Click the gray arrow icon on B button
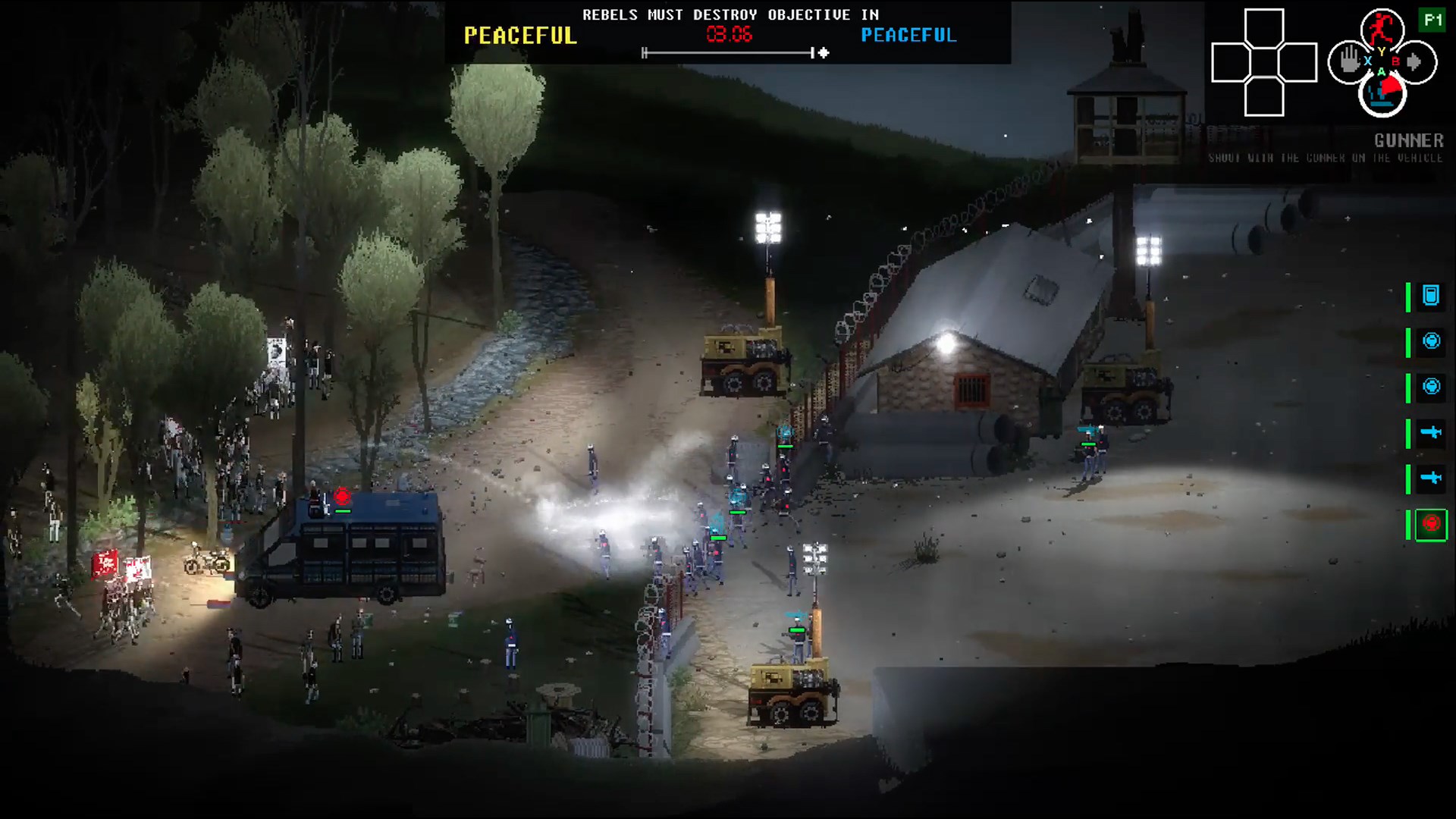1456x819 pixels. (x=1414, y=63)
